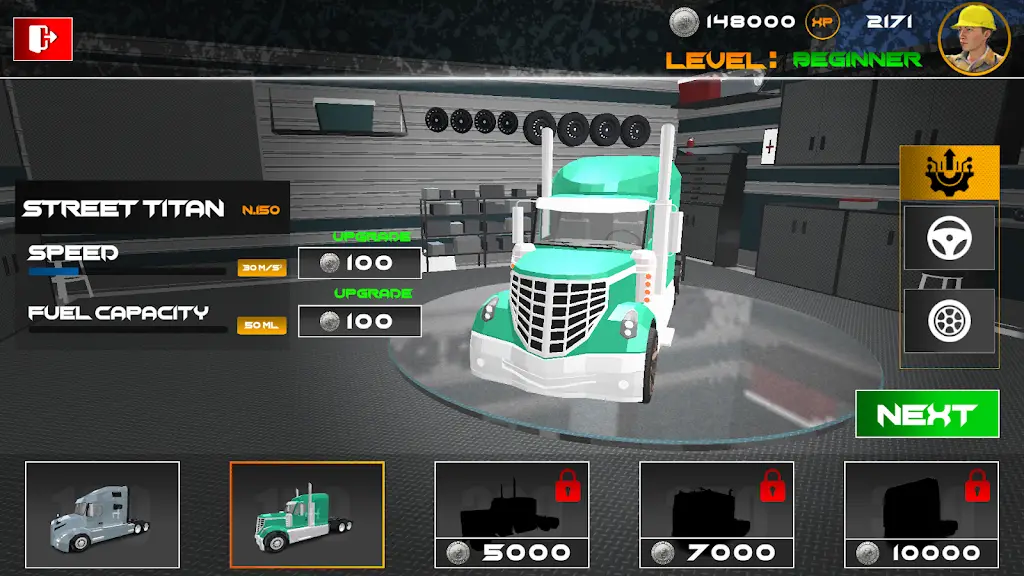The height and width of the screenshot is (576, 1024).
Task: Switch to the wheel rim tab
Action: point(949,320)
